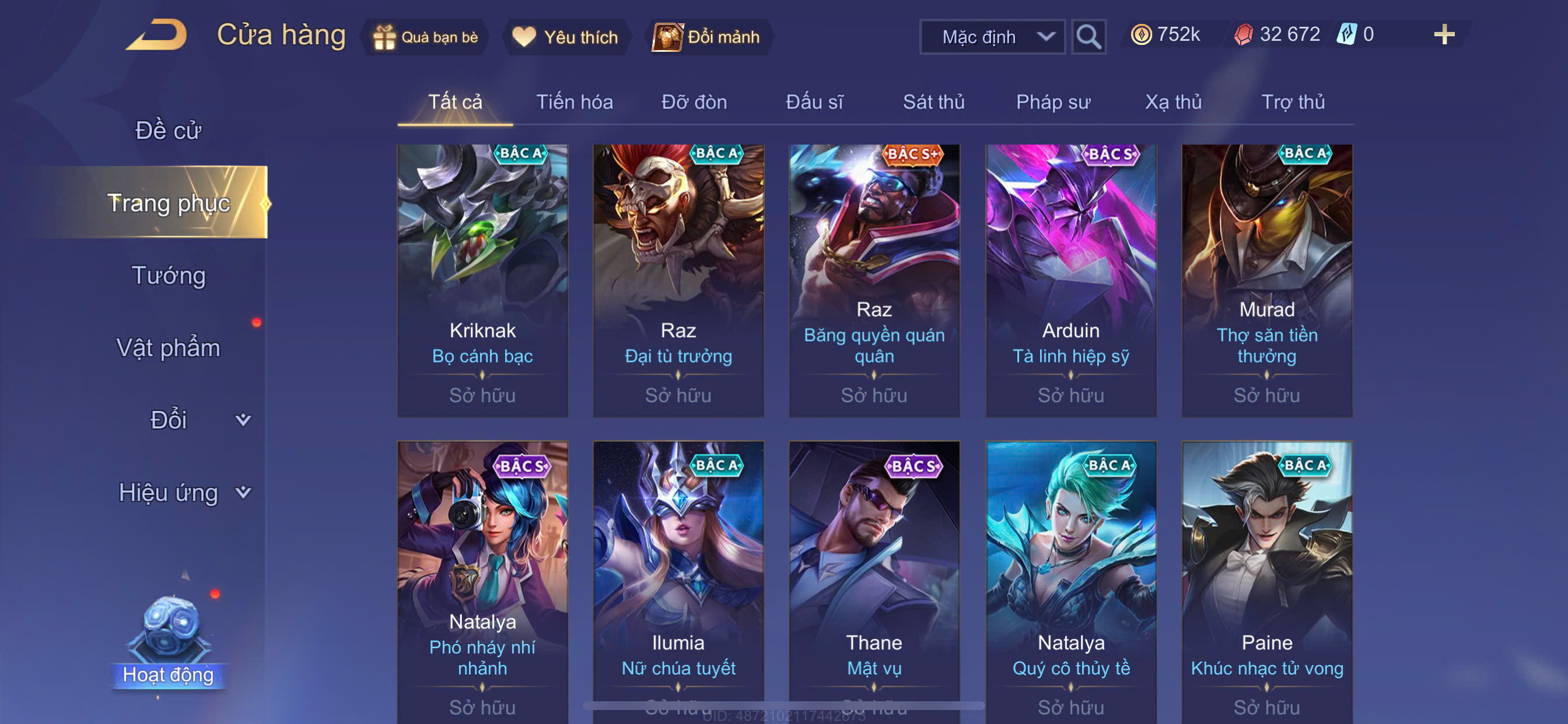Add currency with the plus button

pos(1443,34)
